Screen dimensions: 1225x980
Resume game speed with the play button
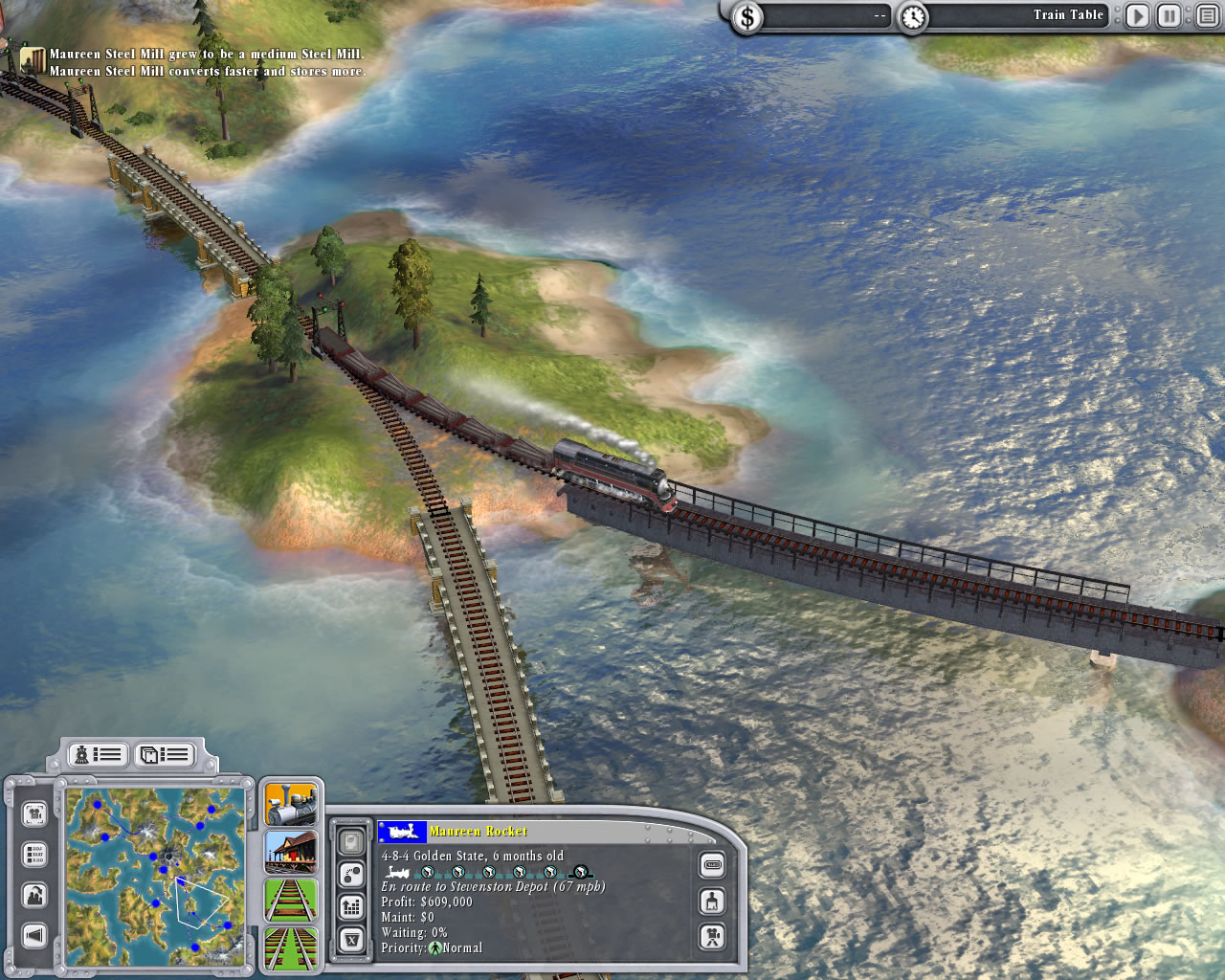1137,14
